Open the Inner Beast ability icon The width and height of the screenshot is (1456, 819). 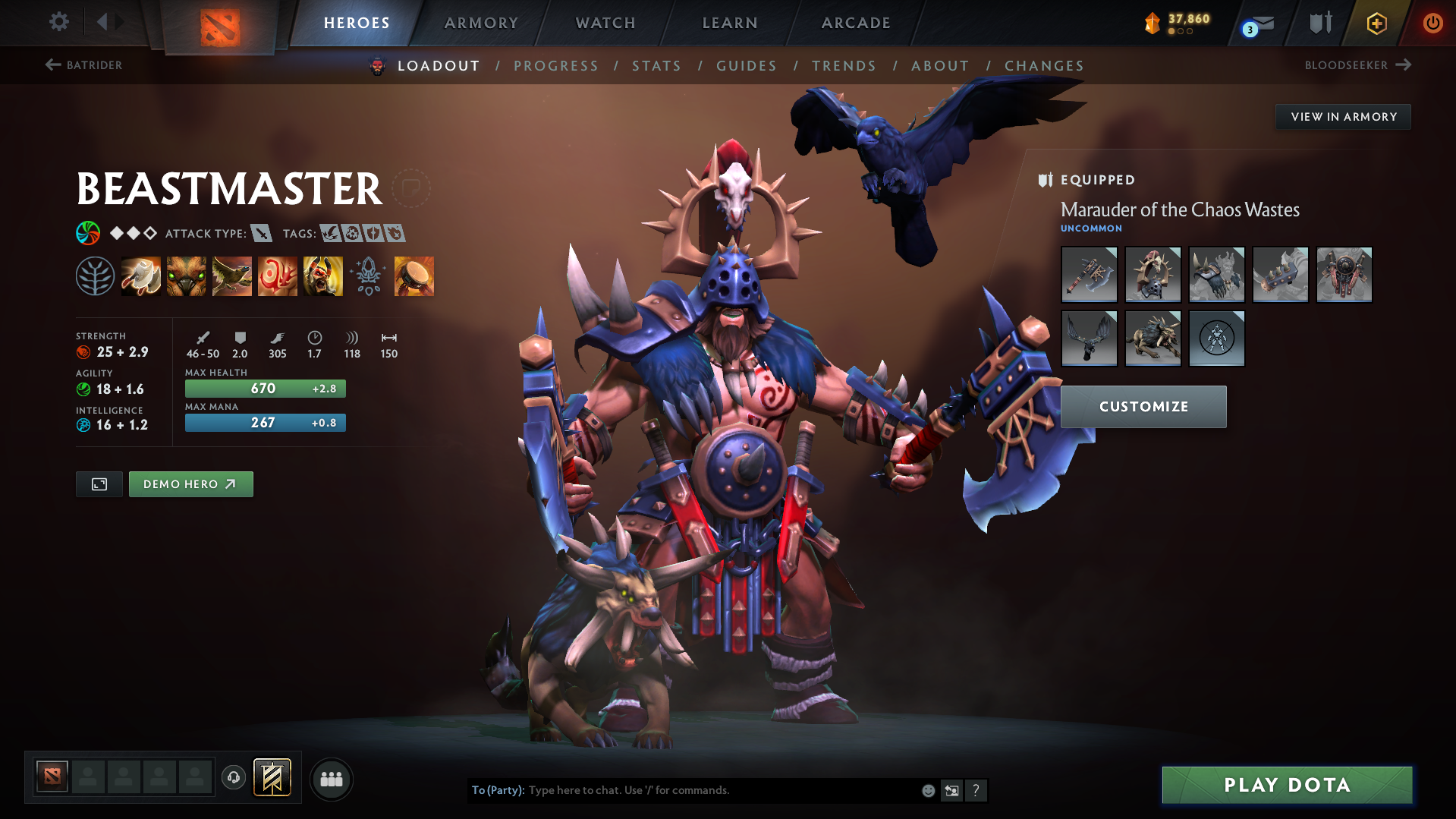[277, 276]
